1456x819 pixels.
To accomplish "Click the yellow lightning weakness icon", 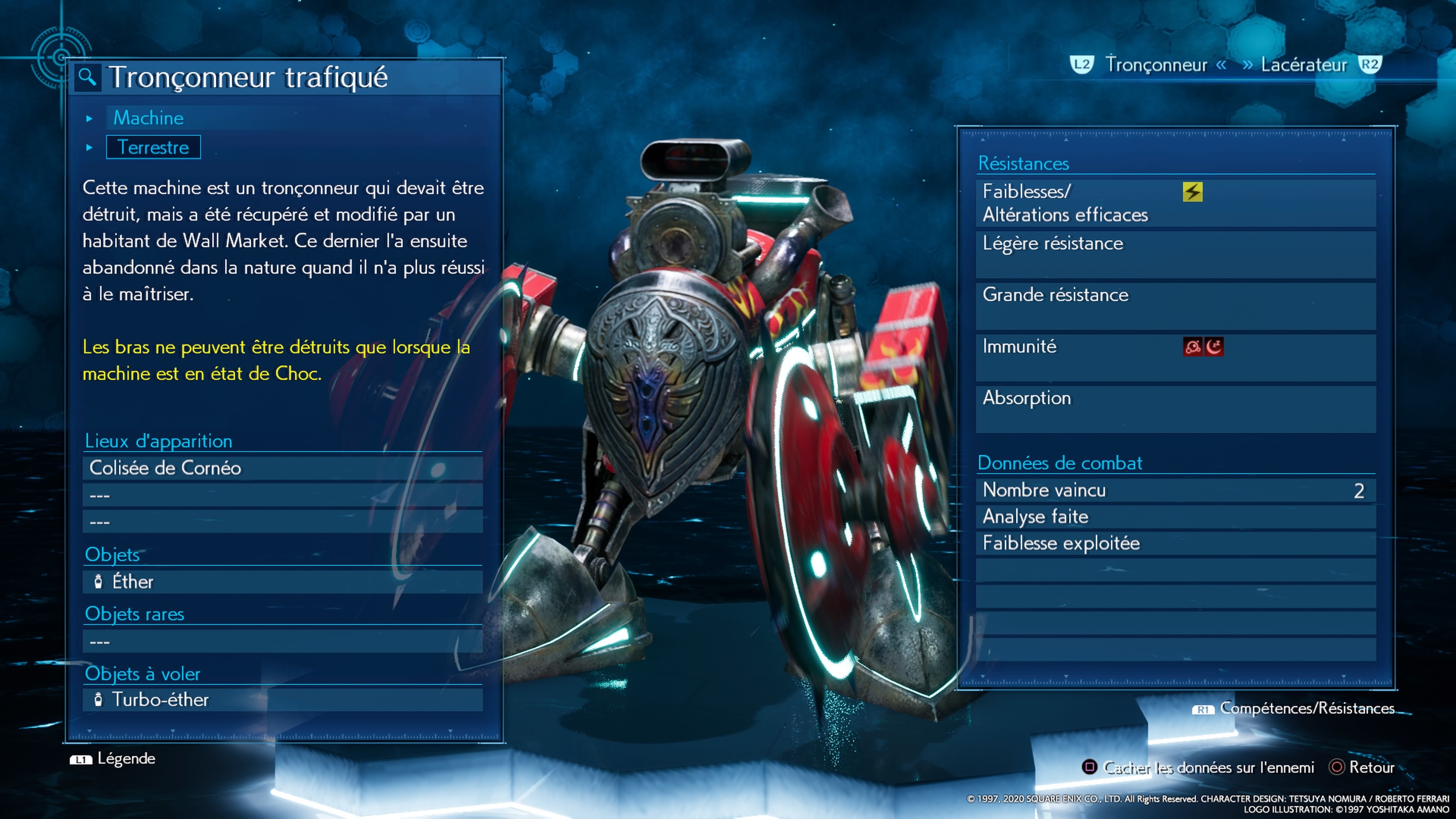I will [x=1192, y=192].
